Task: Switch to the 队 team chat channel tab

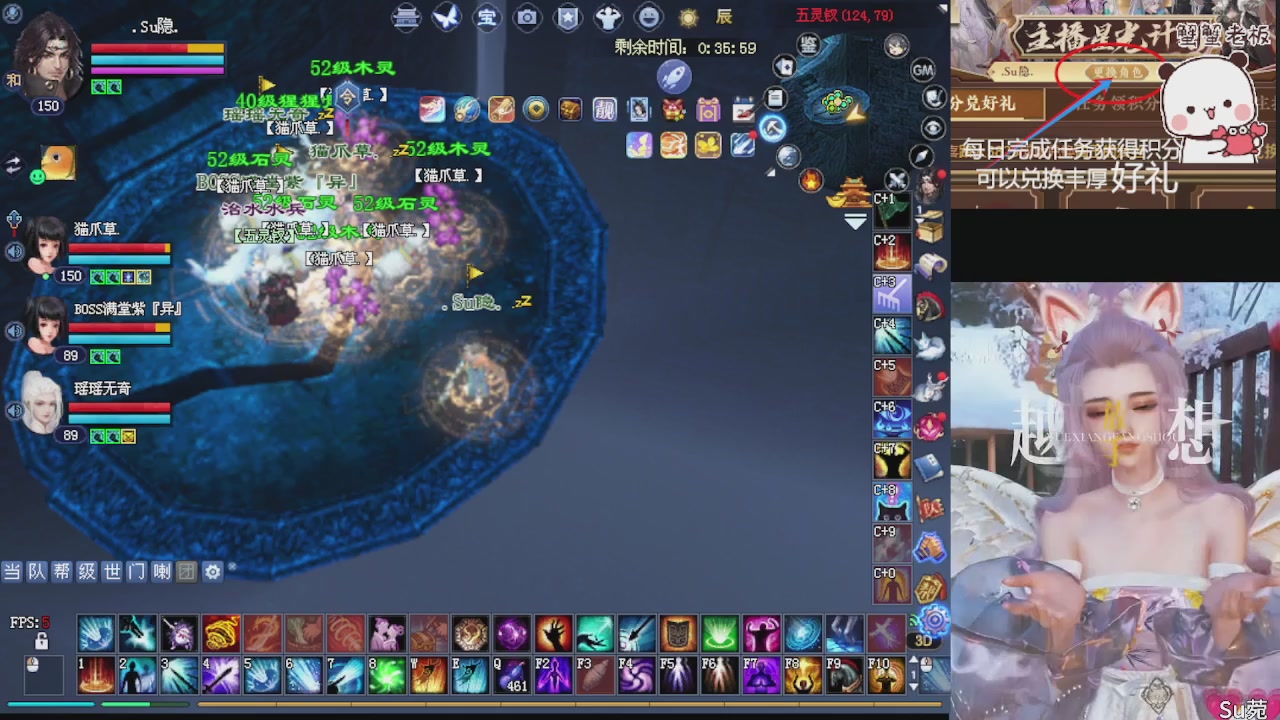Action: [x=37, y=573]
